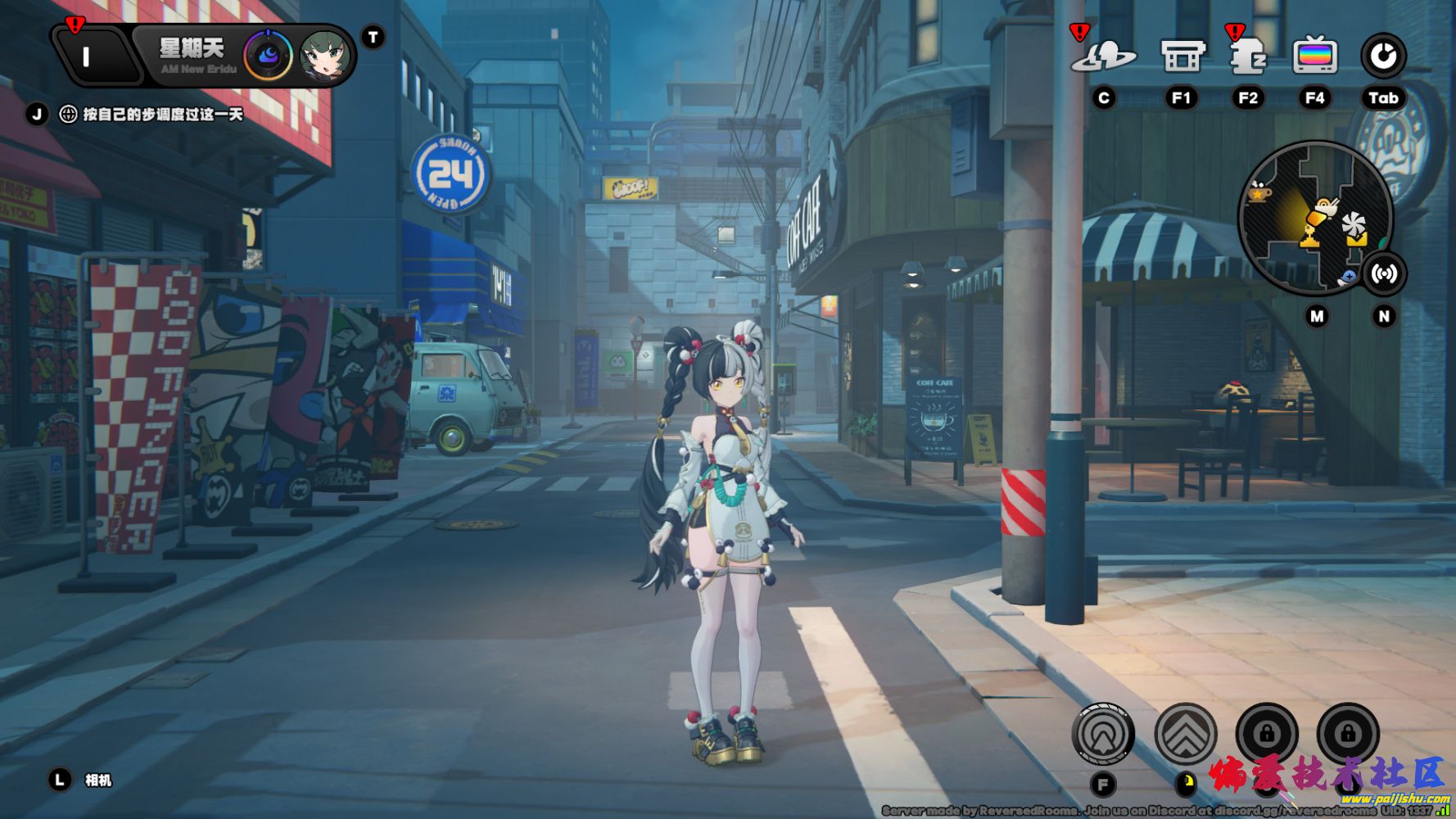Open the storefront shop icon

pyautogui.click(x=1182, y=57)
